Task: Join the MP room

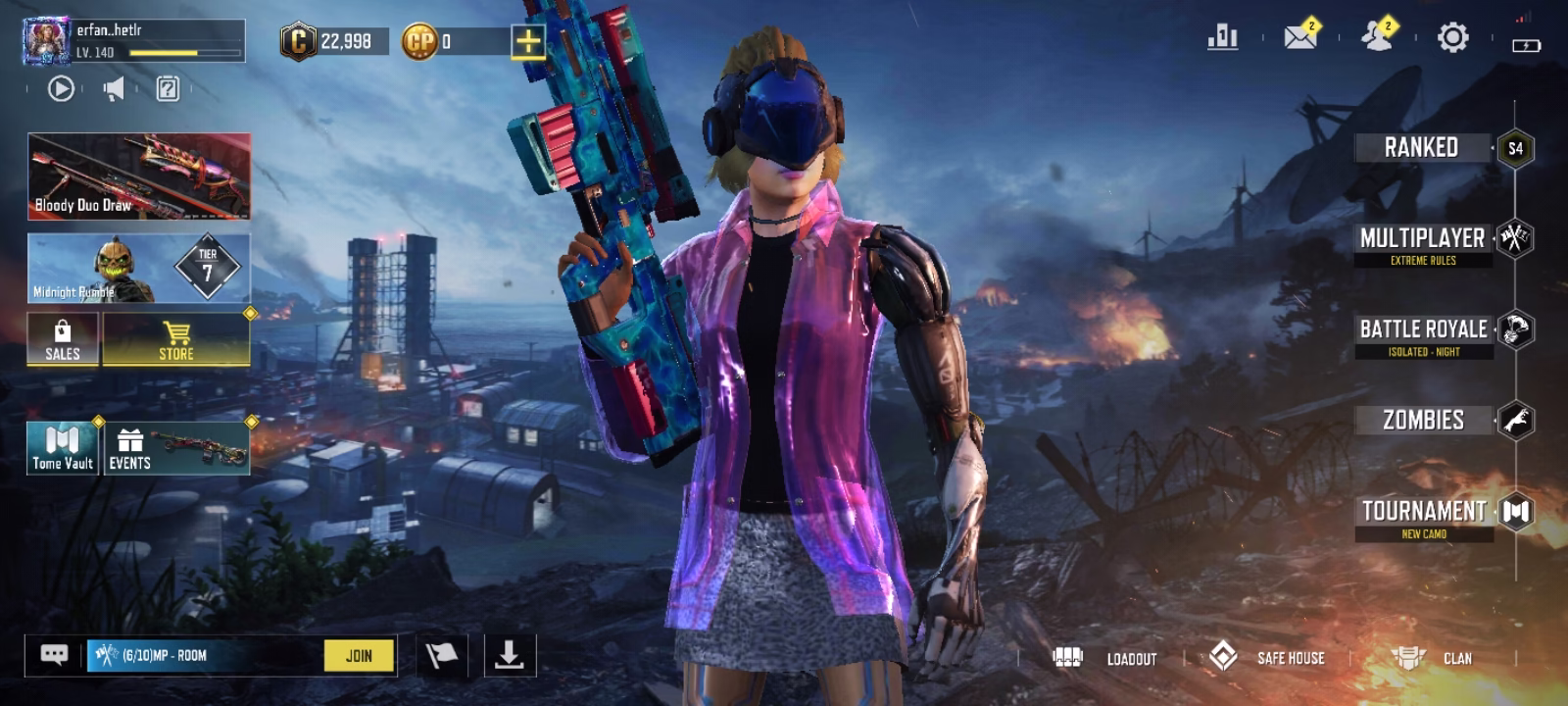Action: tap(359, 656)
